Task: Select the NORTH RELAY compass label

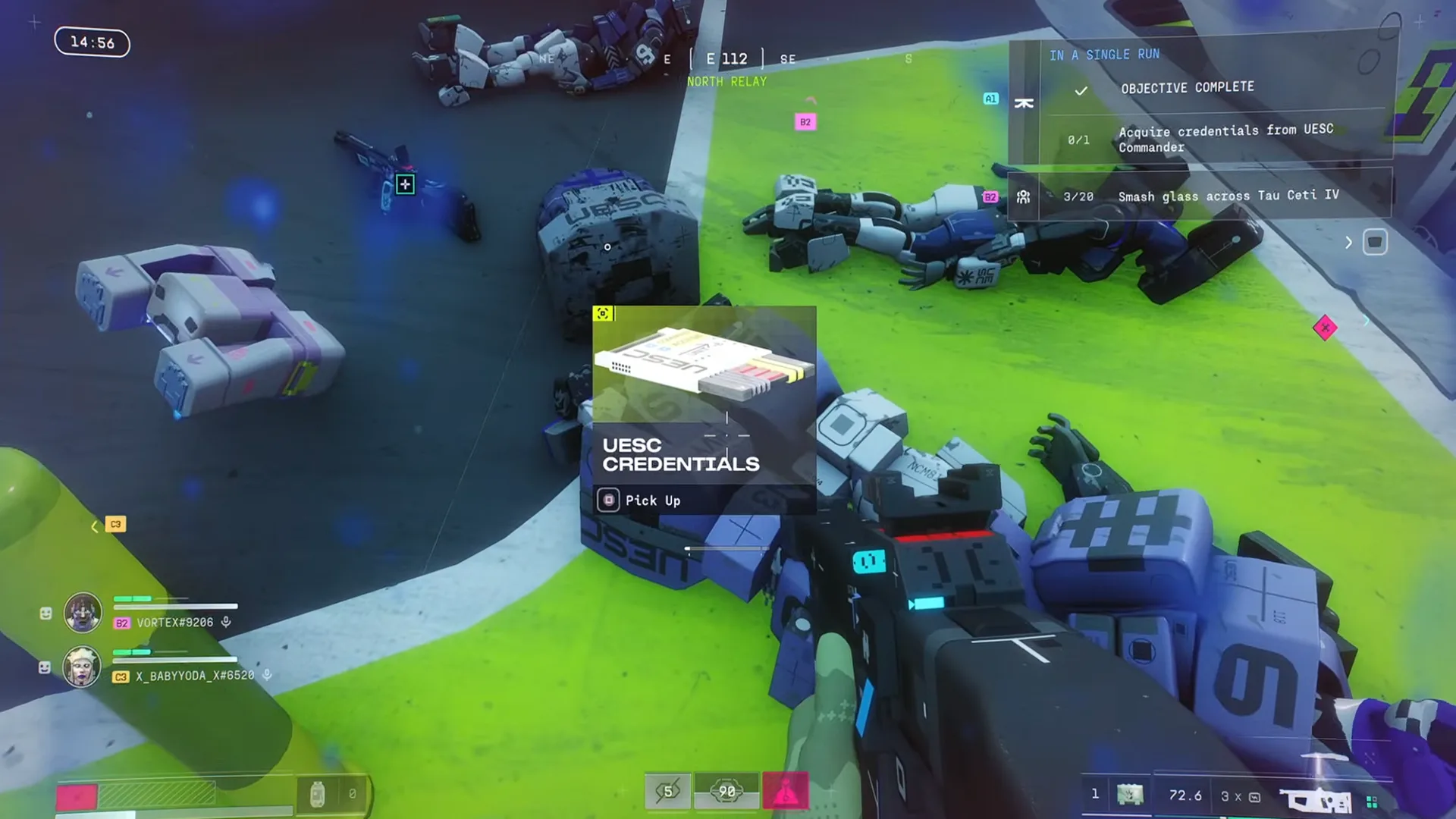Action: click(x=726, y=81)
